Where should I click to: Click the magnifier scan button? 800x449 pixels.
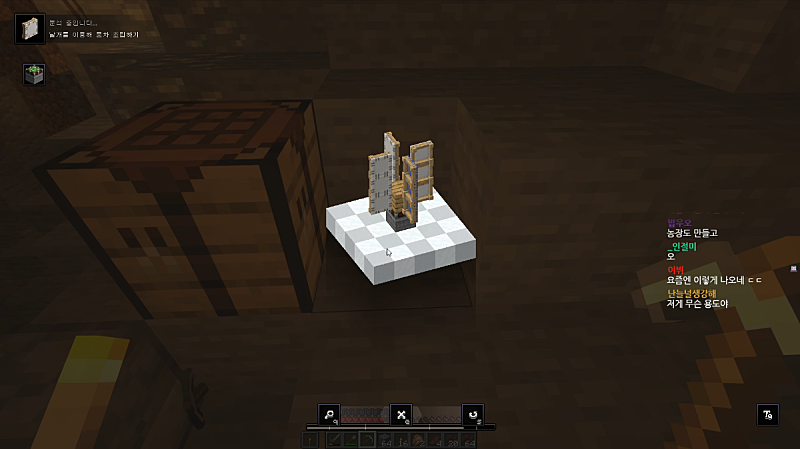328,413
